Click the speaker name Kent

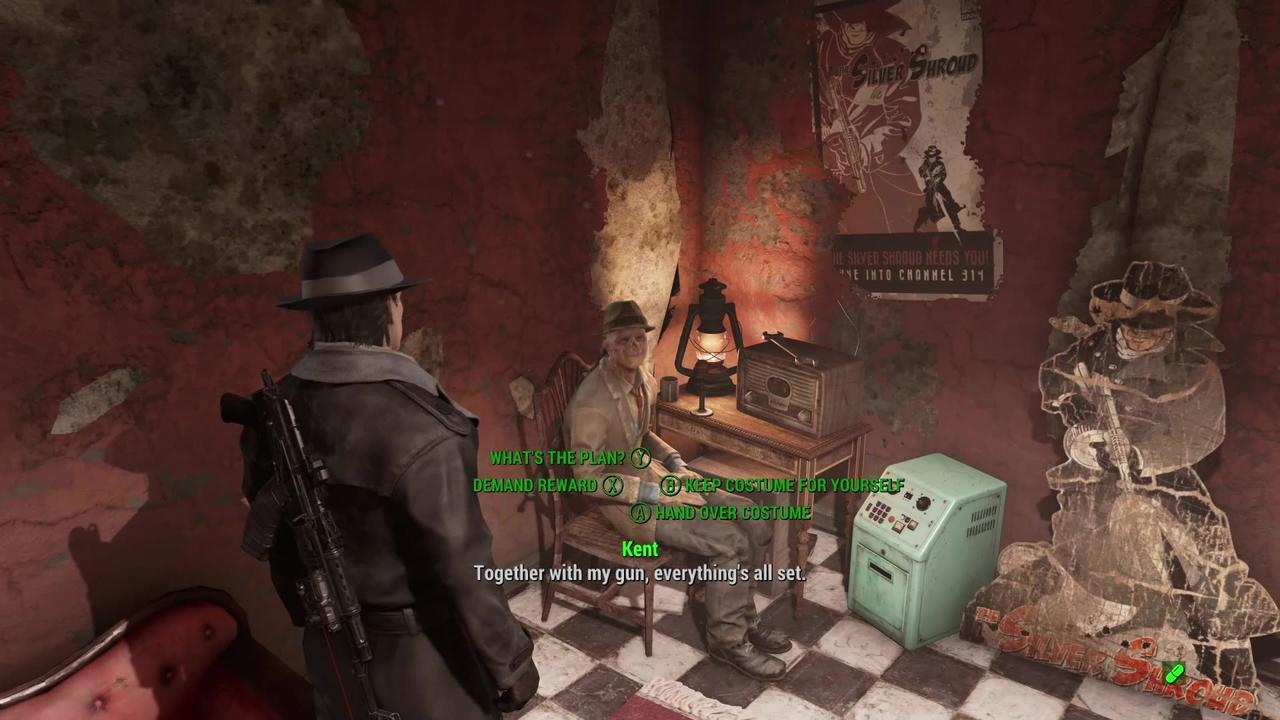click(640, 549)
